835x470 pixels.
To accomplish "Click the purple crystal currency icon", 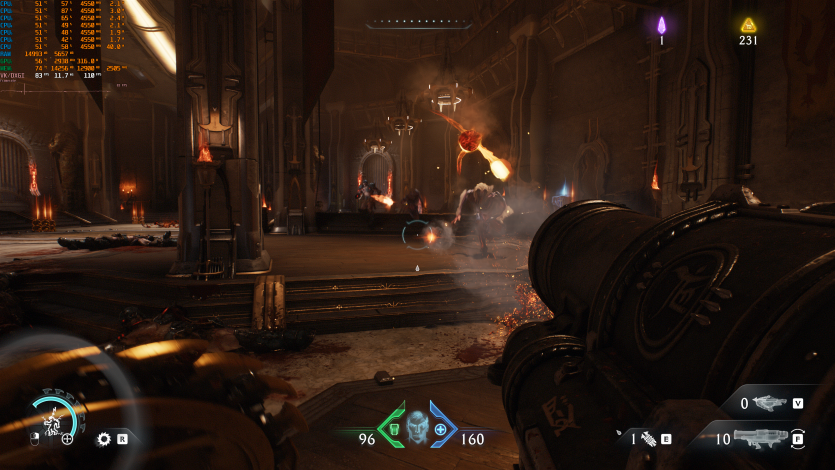I will pos(661,25).
